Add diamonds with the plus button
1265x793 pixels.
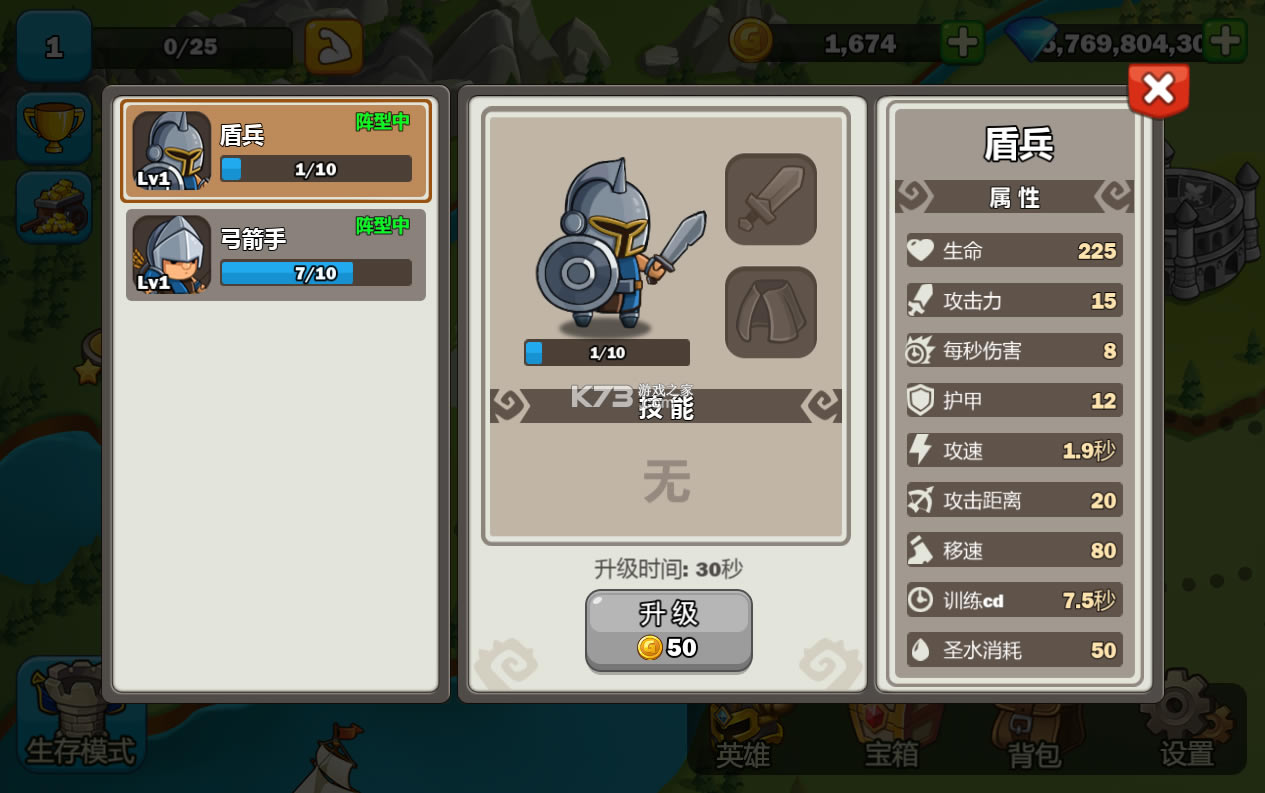pos(1224,42)
